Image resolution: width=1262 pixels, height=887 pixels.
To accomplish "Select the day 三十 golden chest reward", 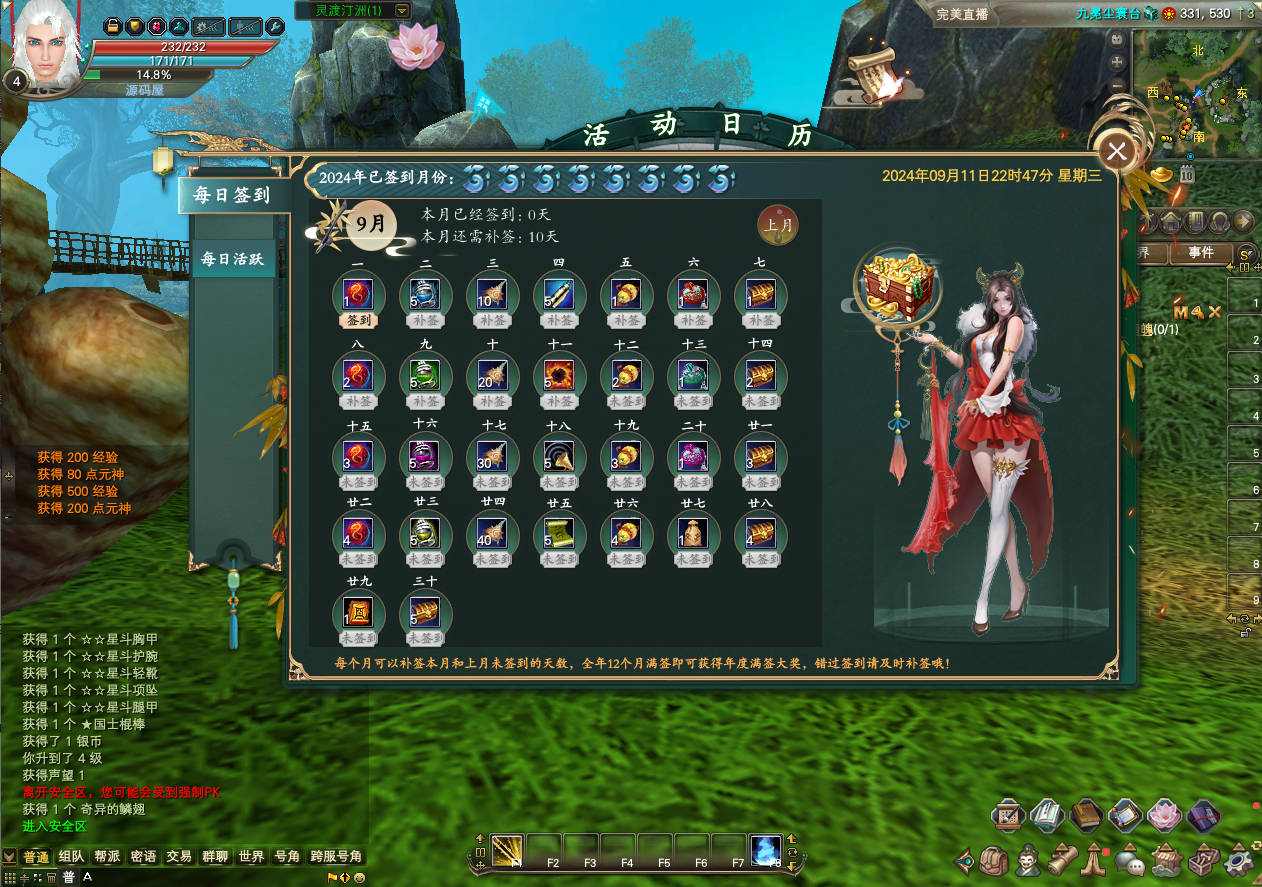I will coord(425,610).
